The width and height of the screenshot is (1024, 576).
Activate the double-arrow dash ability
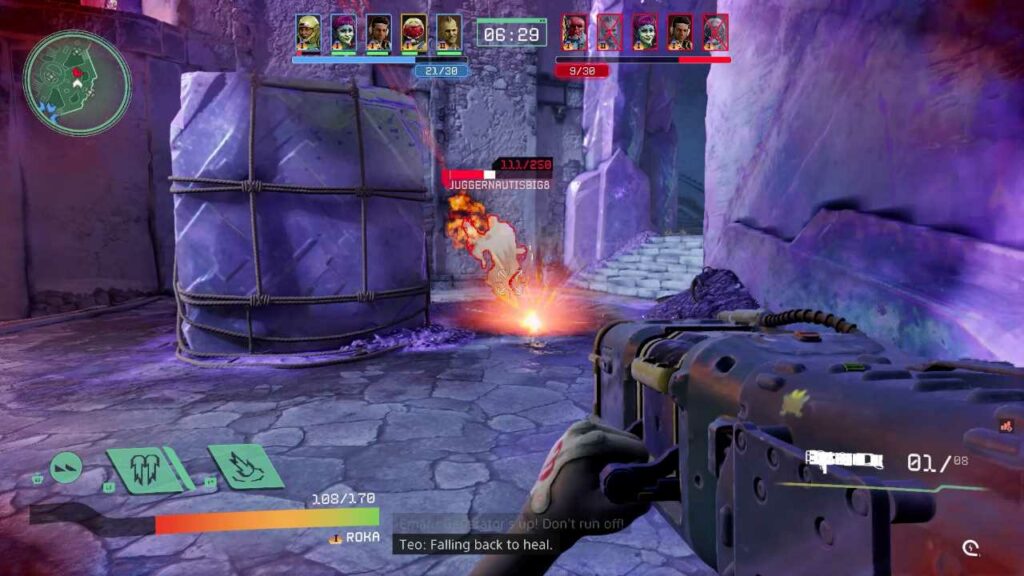click(x=66, y=467)
